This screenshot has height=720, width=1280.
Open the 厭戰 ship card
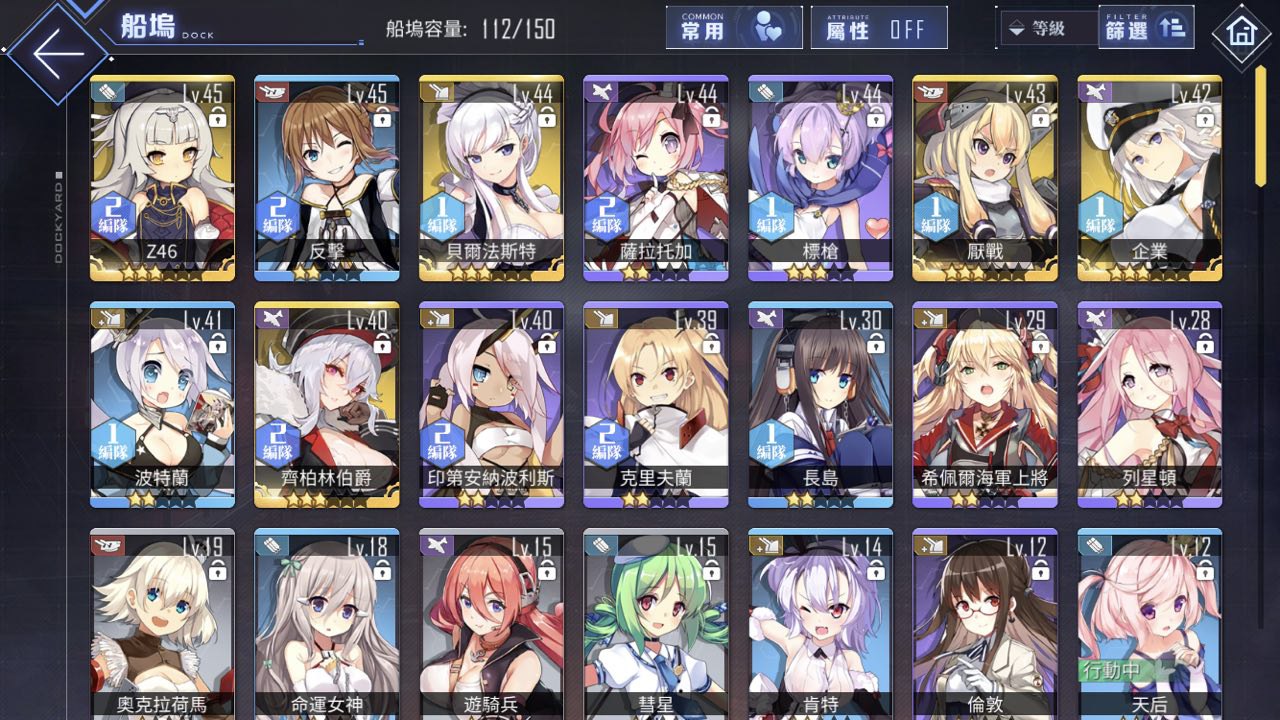985,178
